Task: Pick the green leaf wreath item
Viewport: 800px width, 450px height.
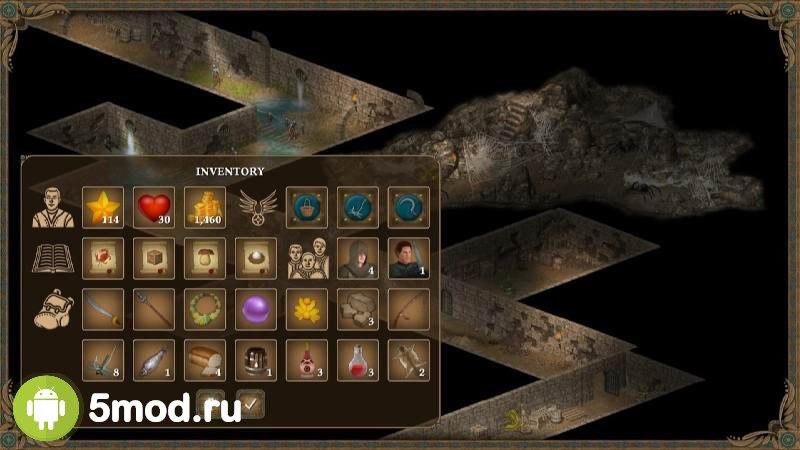Action: pos(205,309)
